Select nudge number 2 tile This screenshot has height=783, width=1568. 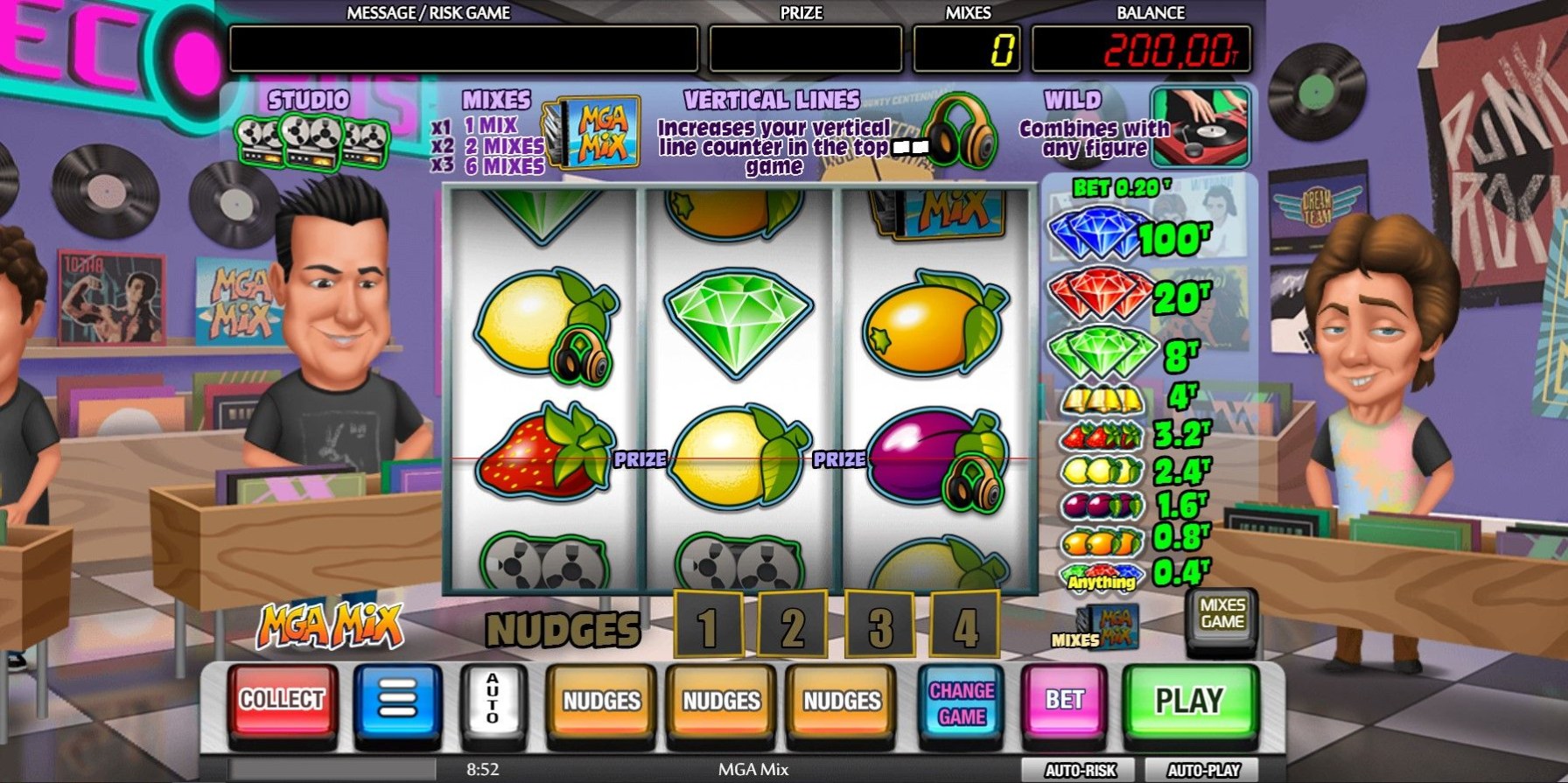[792, 626]
